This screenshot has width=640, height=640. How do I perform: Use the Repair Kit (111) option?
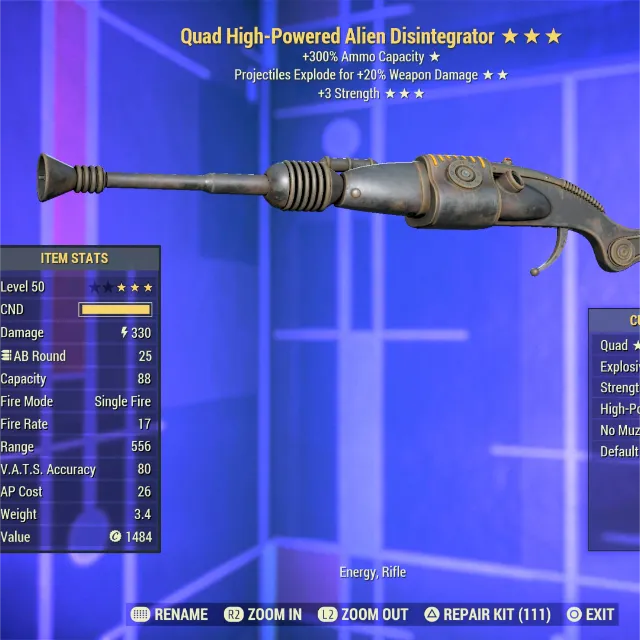coord(488,614)
